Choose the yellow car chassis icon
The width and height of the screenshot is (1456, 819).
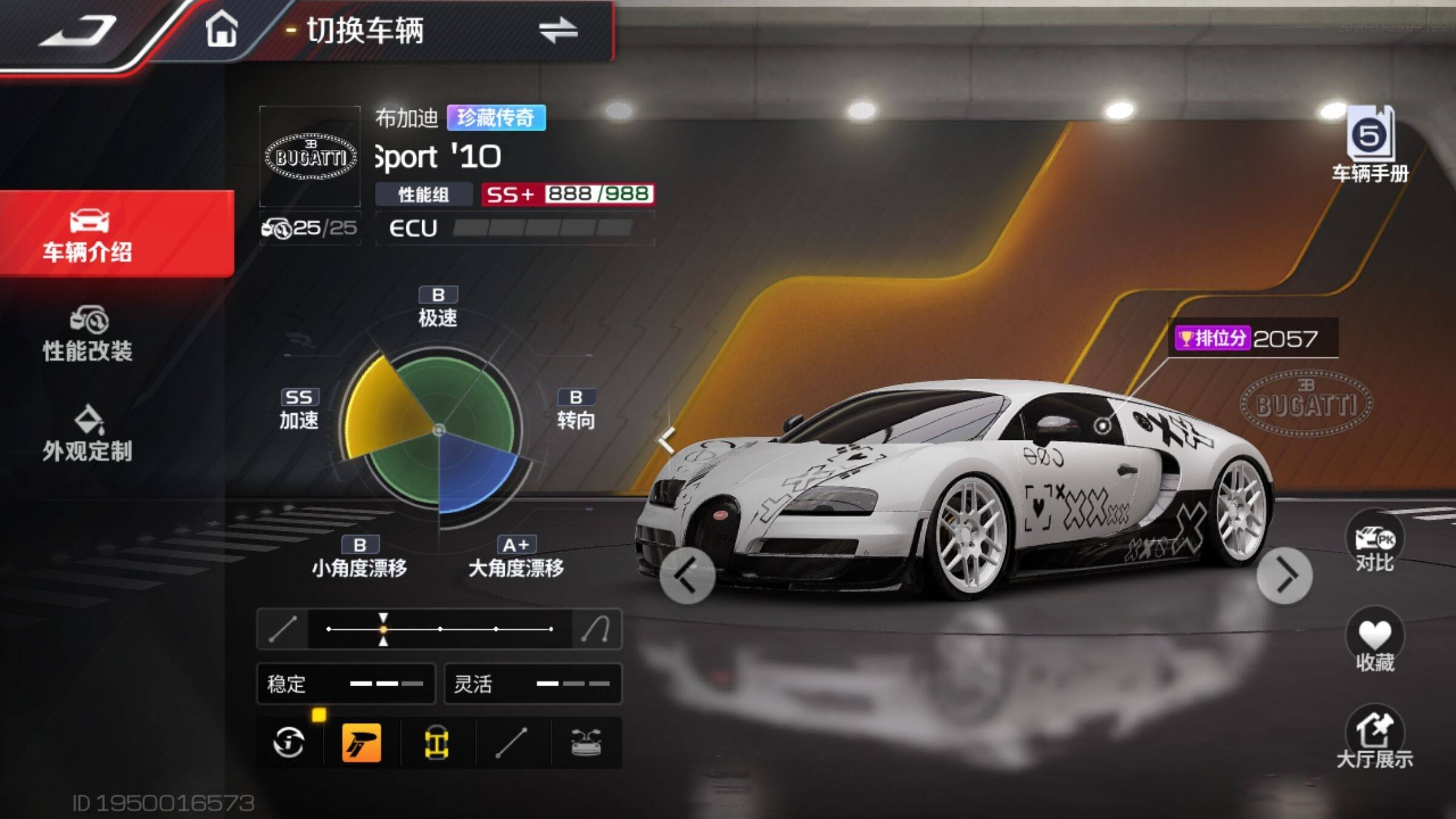[437, 743]
